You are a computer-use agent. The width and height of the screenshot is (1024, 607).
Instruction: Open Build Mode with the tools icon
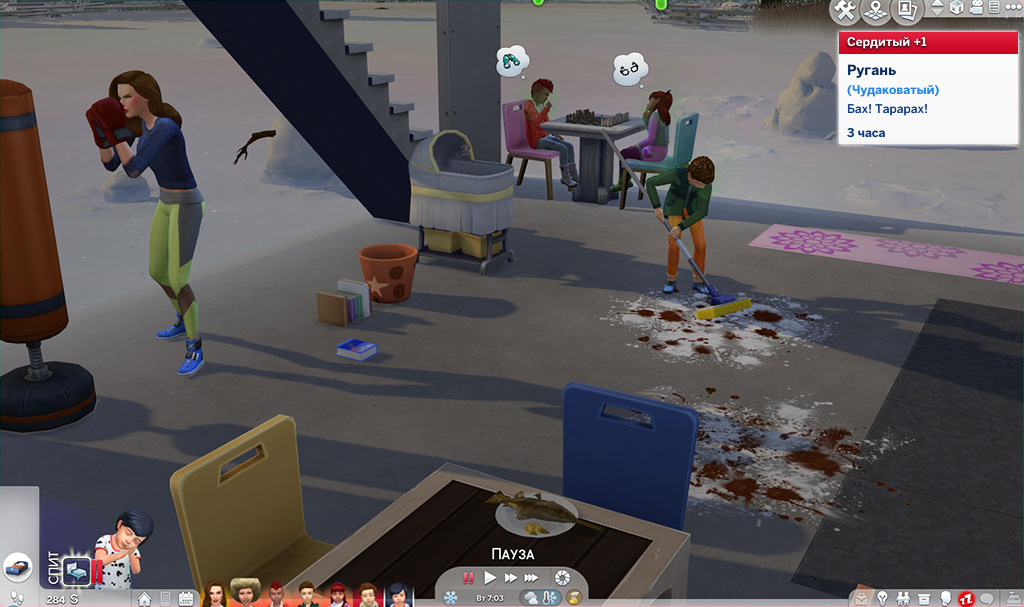tap(845, 11)
